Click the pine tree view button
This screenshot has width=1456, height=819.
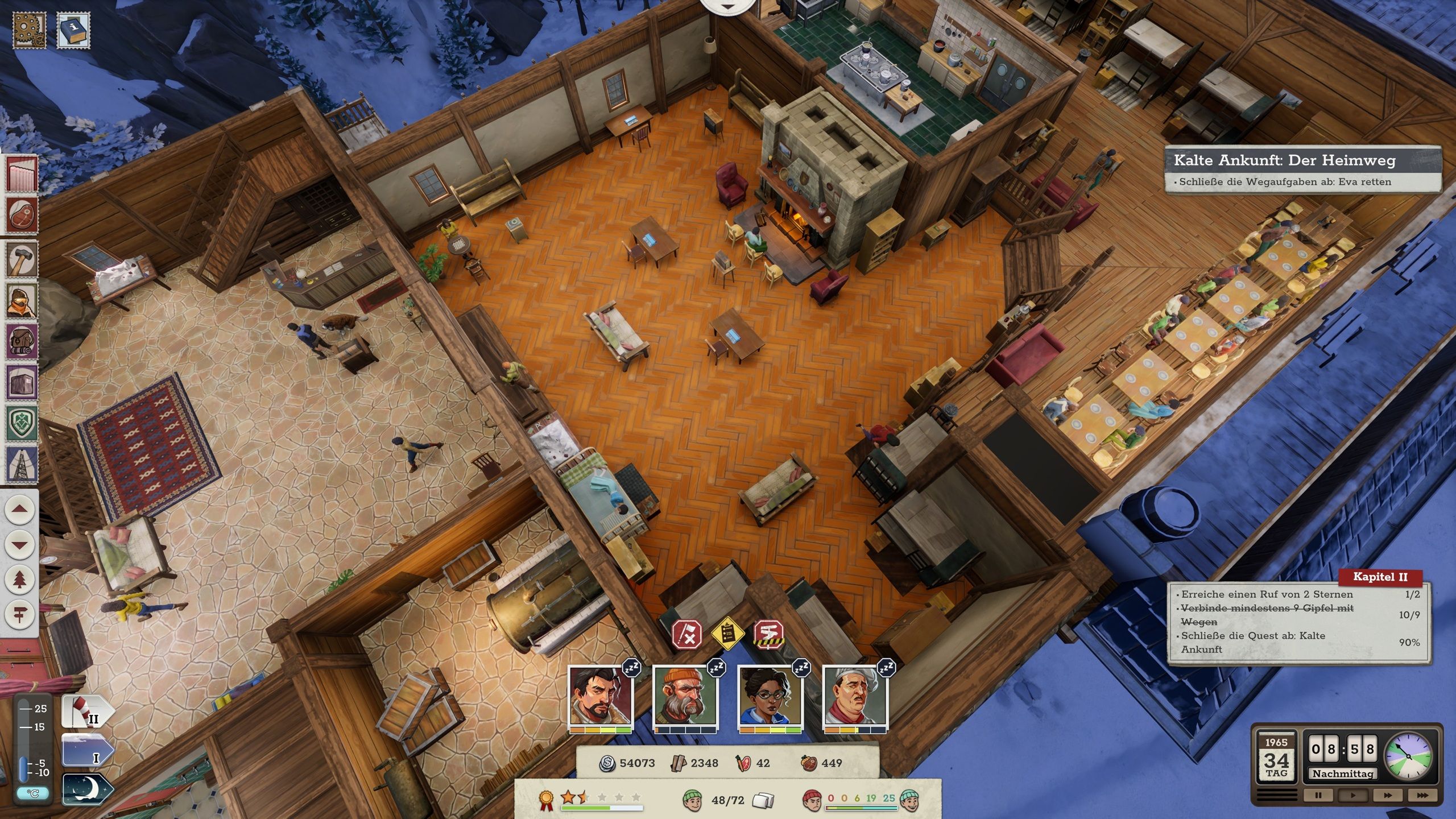[x=20, y=580]
